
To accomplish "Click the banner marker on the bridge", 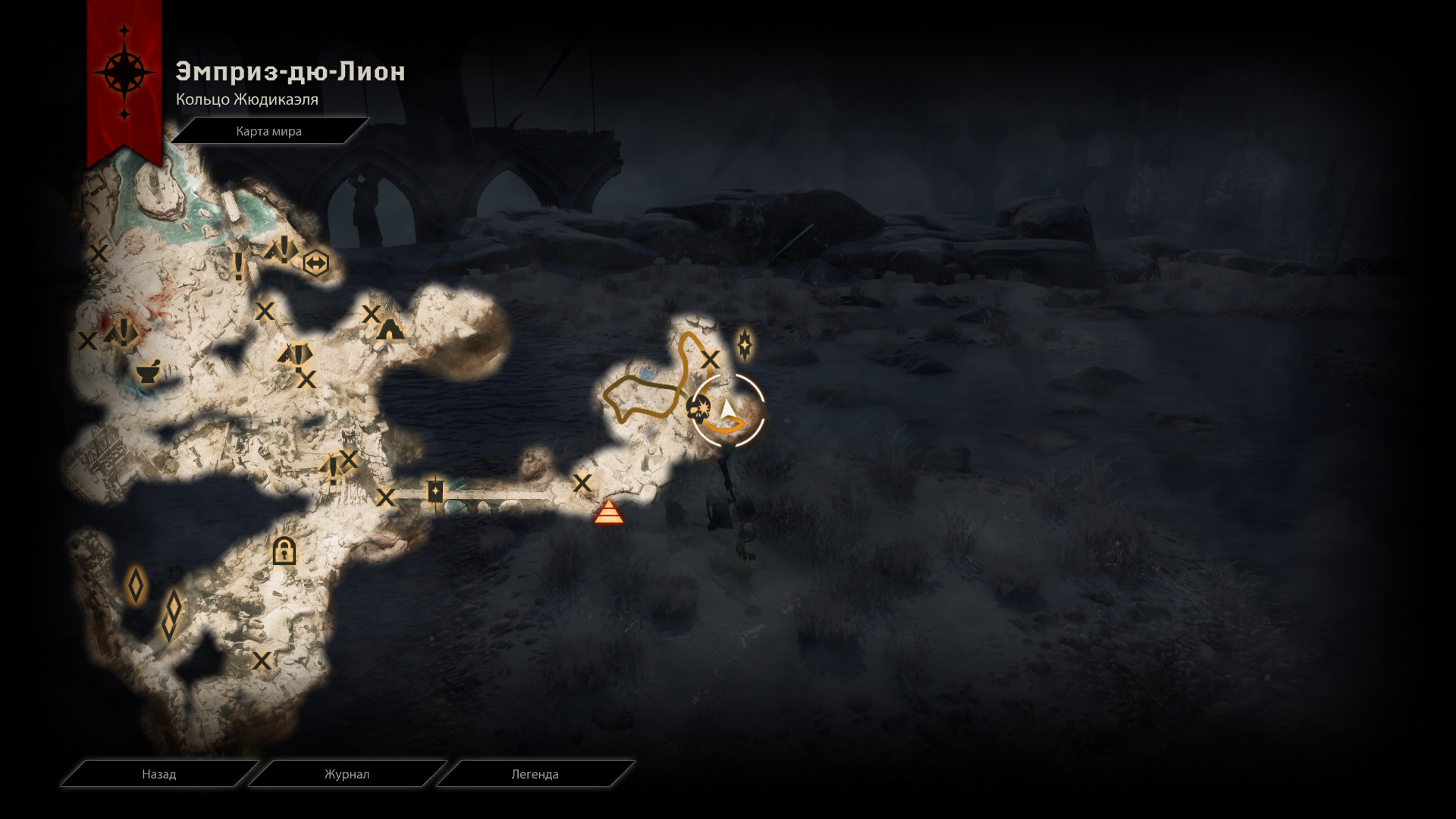I will coord(435,492).
